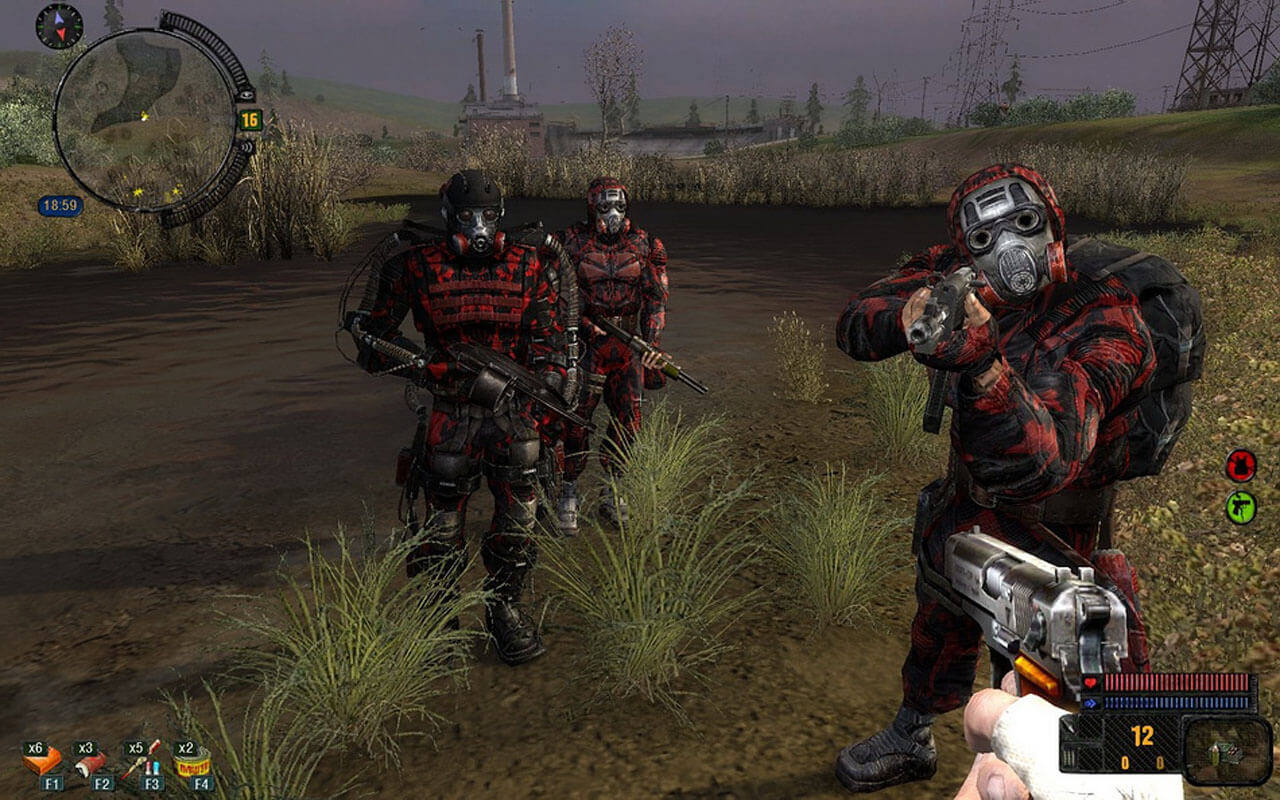Click the eye visibility icon on the minimap
Screen dimensions: 1280x800
coord(246,94)
